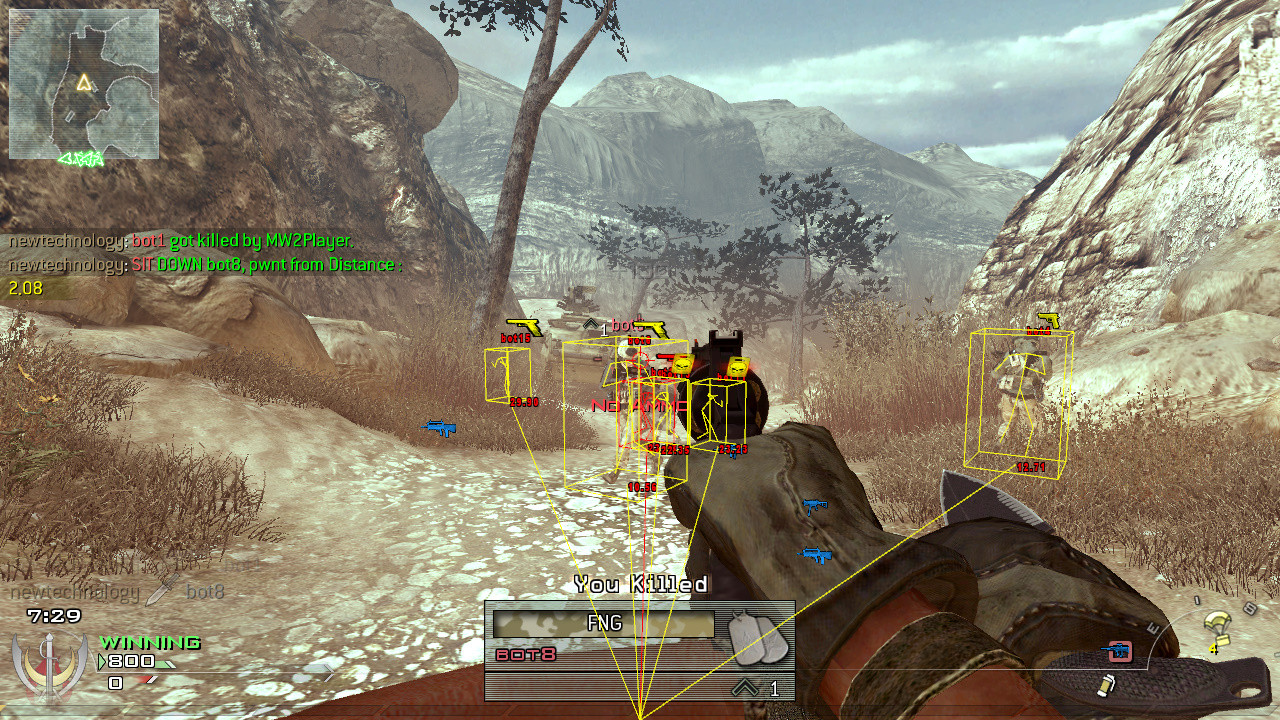Select the yellow player arrow on the minimap
This screenshot has width=1280, height=720.
point(85,83)
